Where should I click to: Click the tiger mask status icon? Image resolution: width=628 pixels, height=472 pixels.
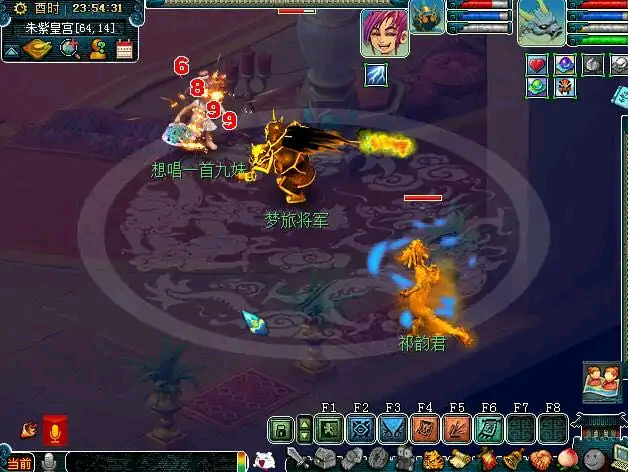tap(566, 87)
